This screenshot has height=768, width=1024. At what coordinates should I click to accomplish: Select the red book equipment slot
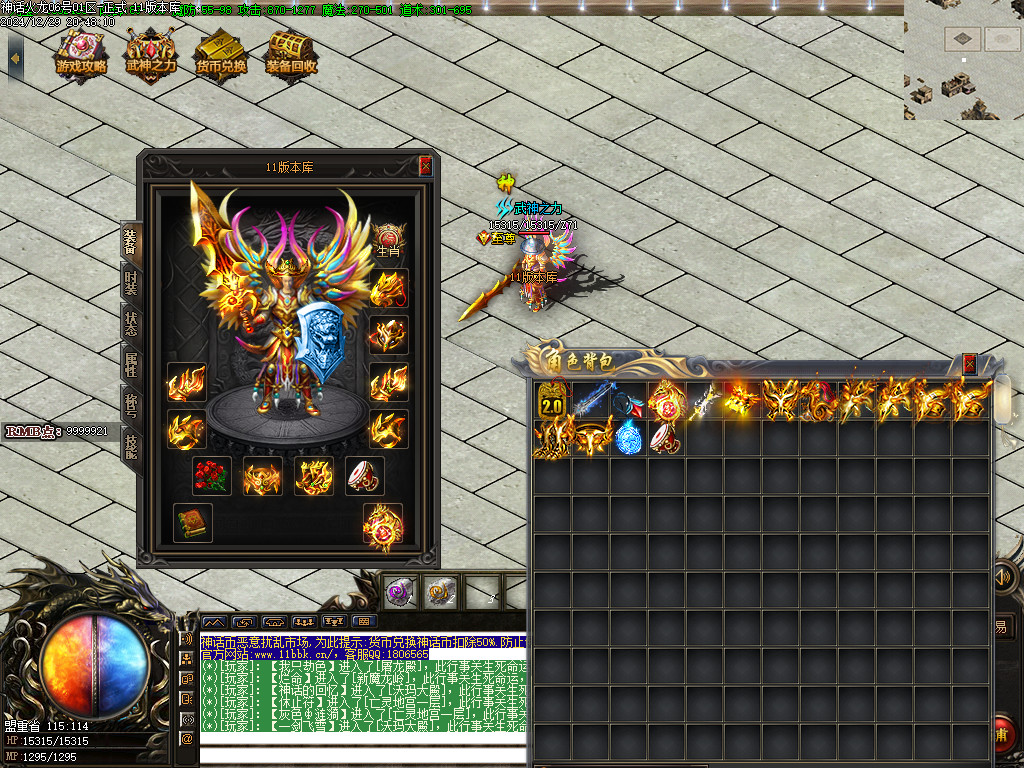(192, 522)
